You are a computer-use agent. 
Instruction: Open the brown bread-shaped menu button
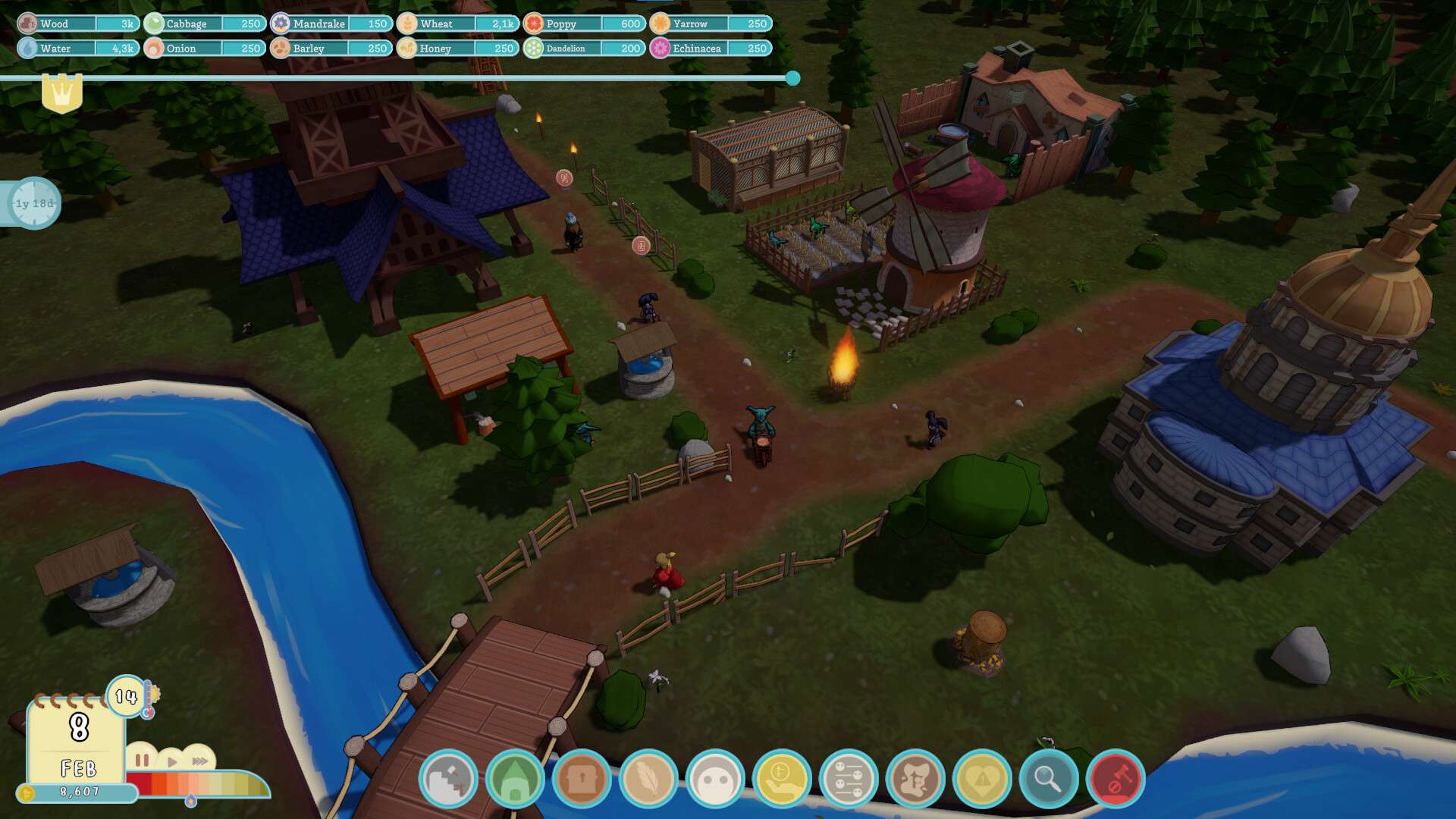coord(582,779)
